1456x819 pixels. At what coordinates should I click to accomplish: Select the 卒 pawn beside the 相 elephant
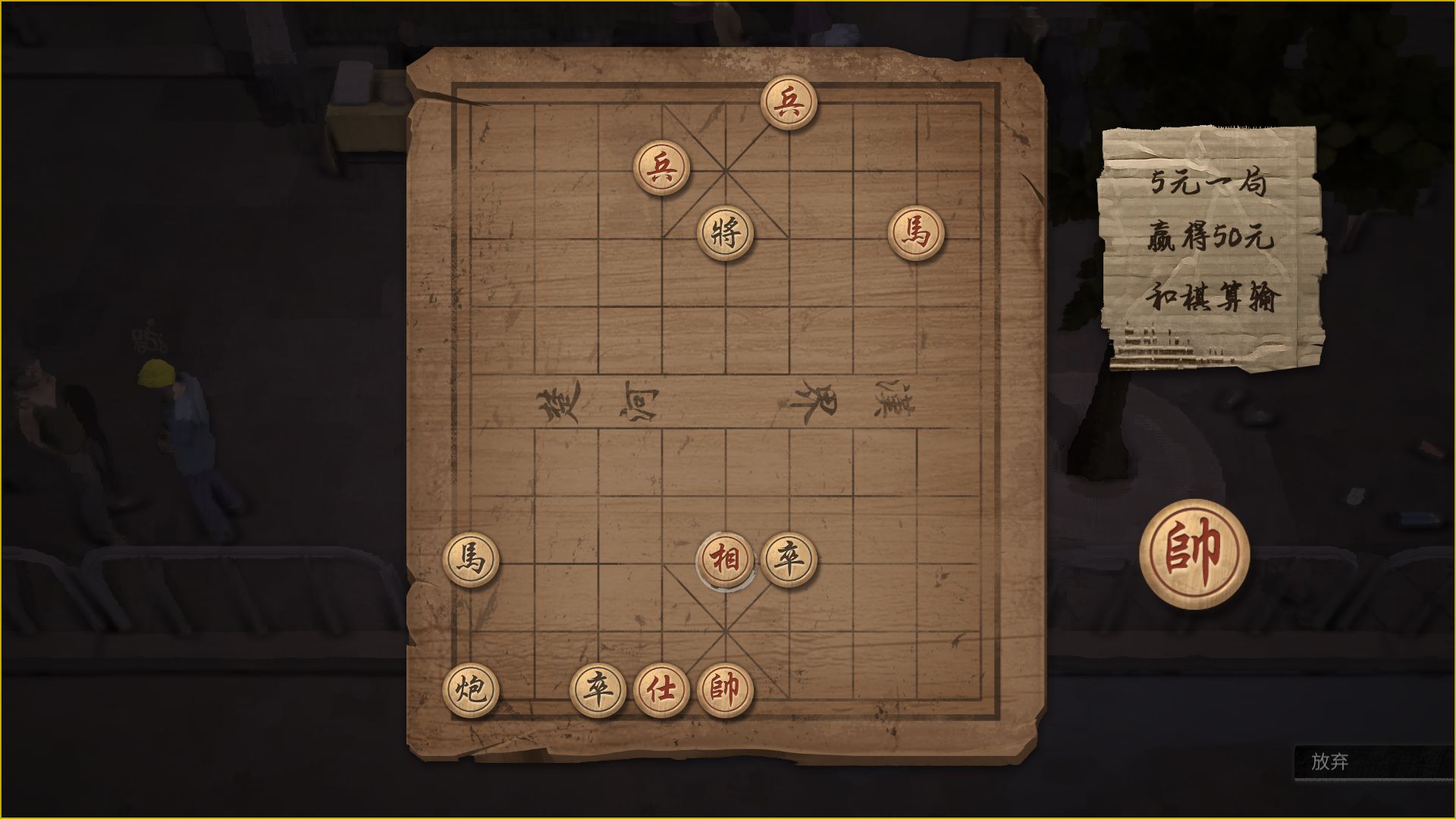point(789,557)
